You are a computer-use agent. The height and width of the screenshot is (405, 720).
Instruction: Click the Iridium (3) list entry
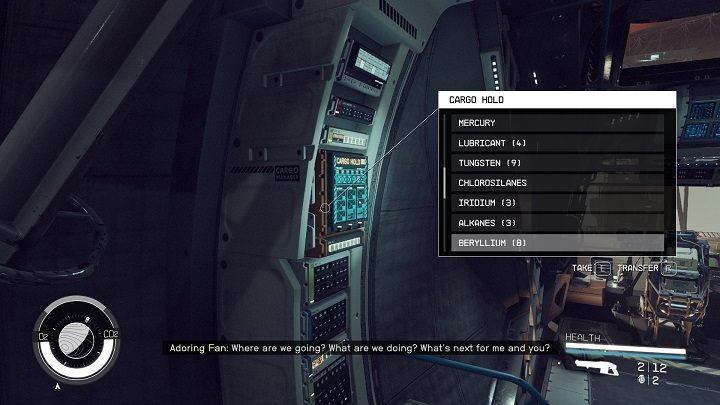pos(557,203)
